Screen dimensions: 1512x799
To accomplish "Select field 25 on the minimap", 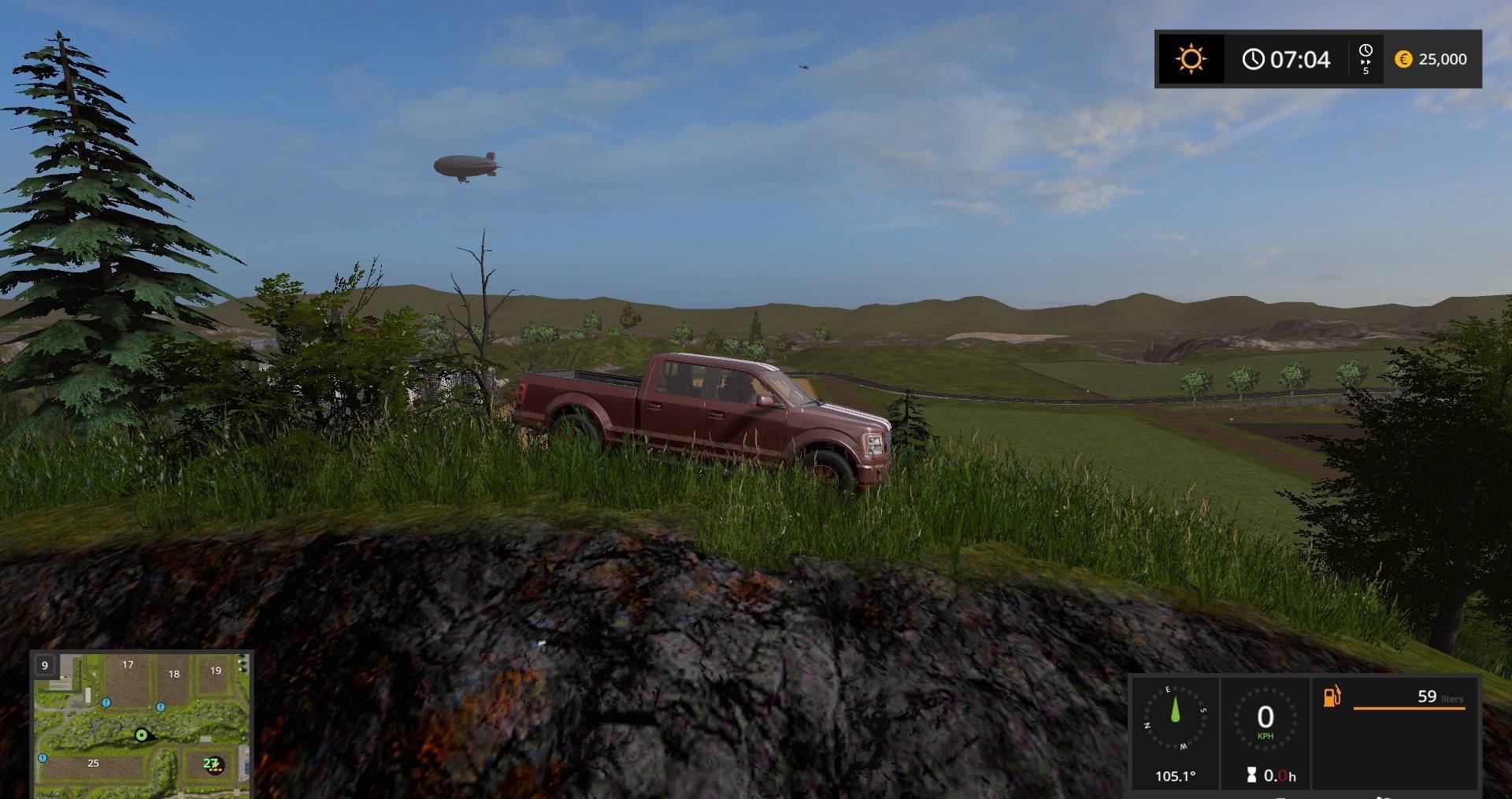I will pos(94,763).
